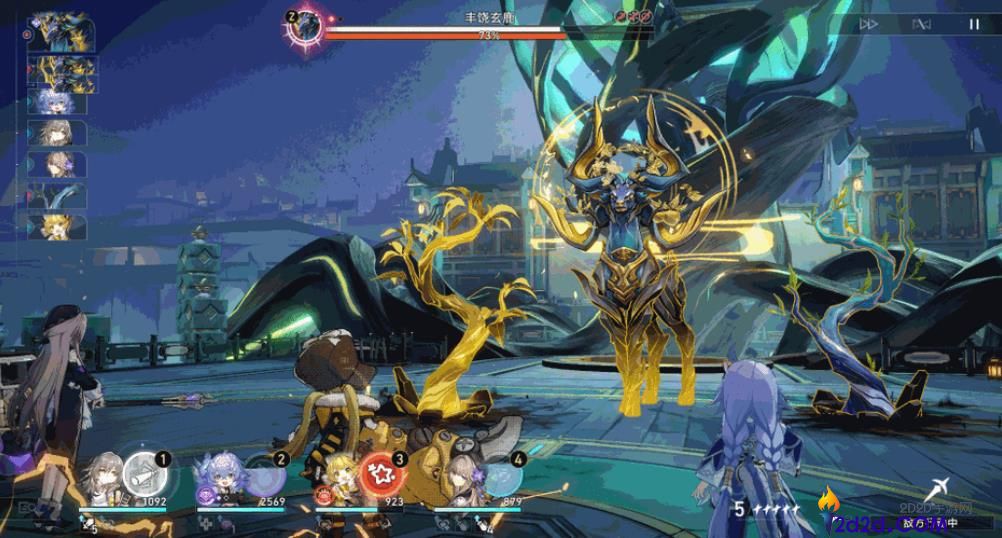
Task: Select the boss portrait beside the health bar
Action: click(306, 26)
